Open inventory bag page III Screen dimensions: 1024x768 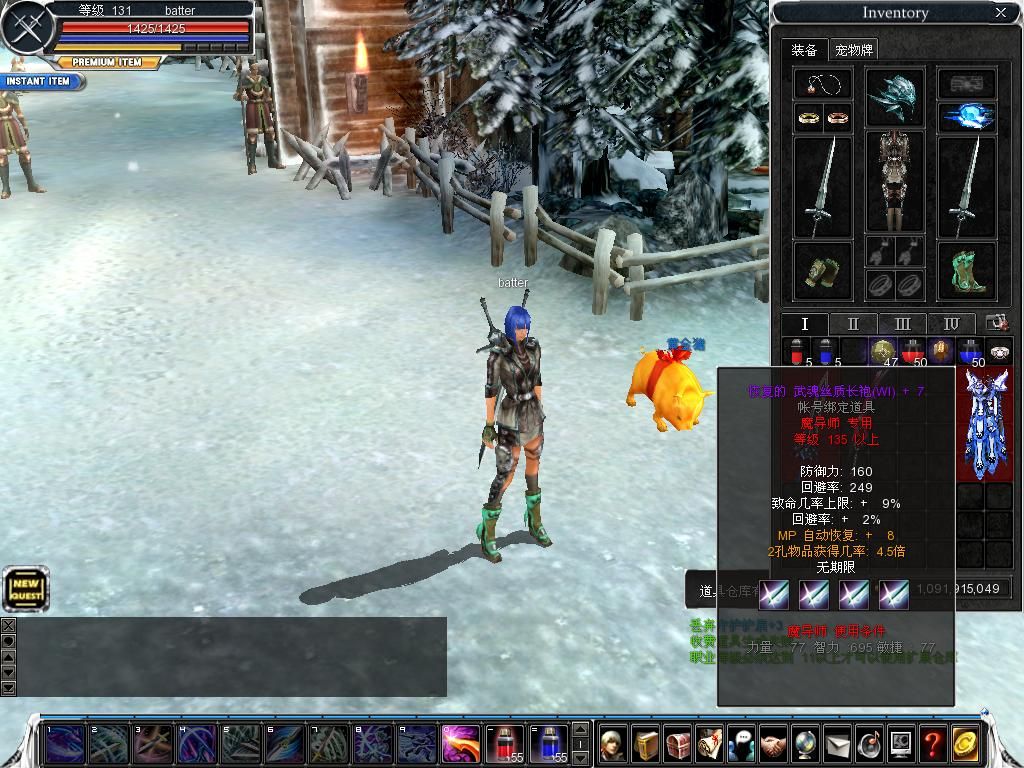pyautogui.click(x=902, y=324)
